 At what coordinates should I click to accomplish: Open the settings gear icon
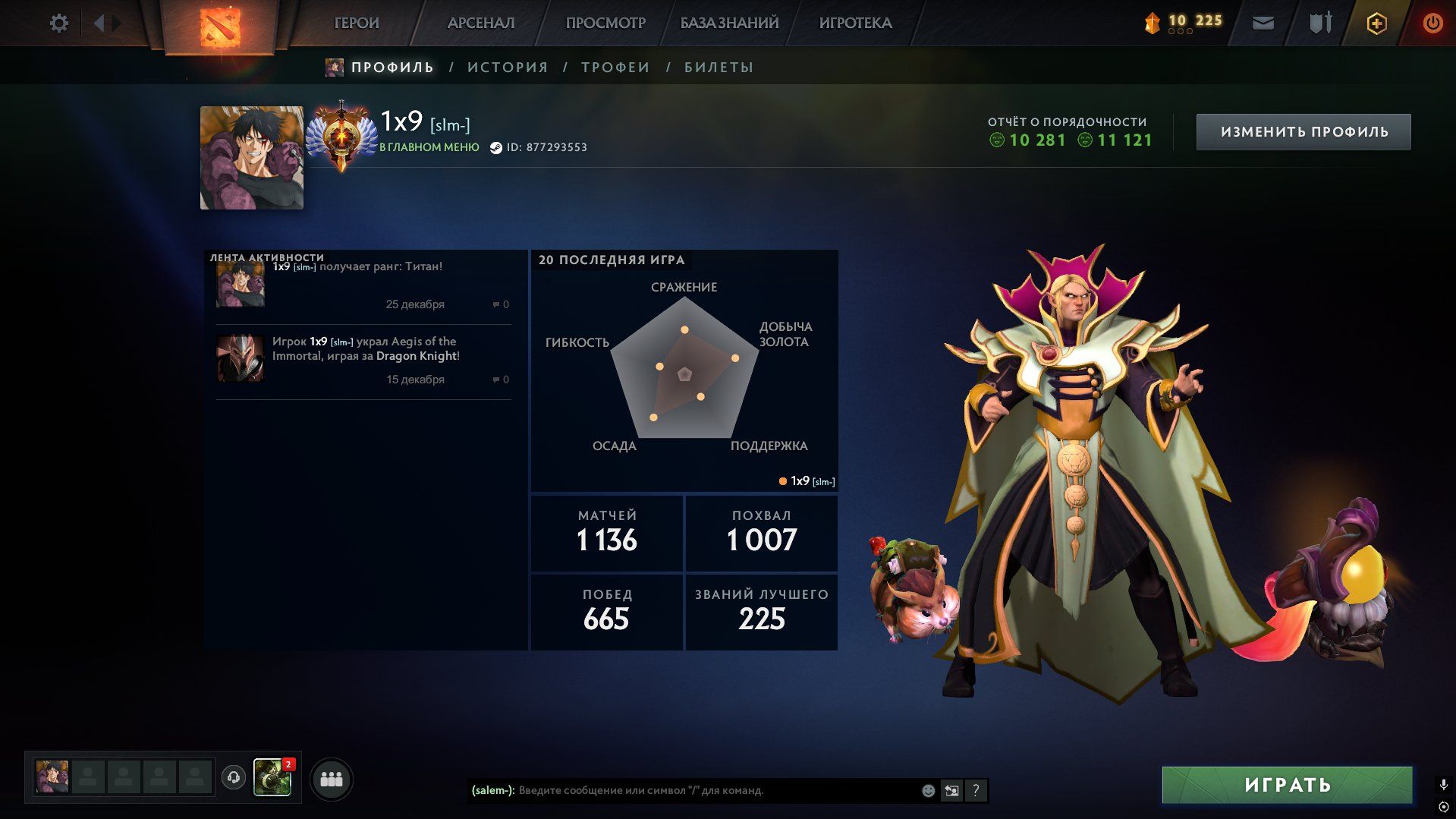pyautogui.click(x=58, y=24)
